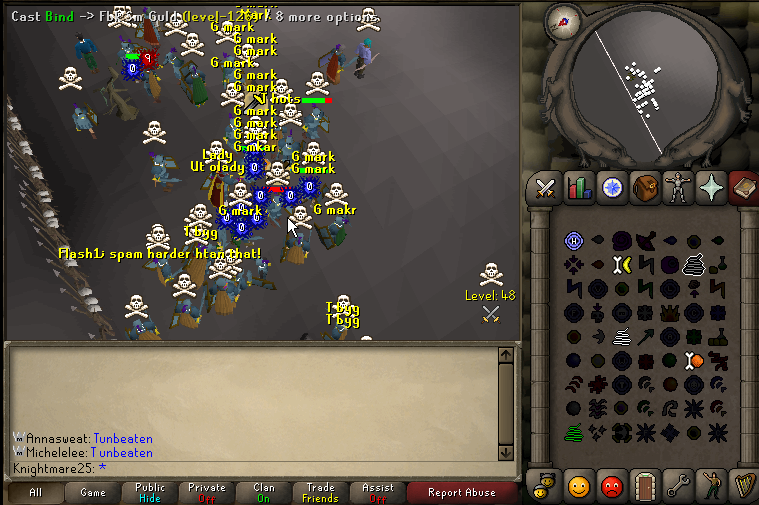This screenshot has width=759, height=505.
Task: Open the Friends List smiley tab
Action: (579, 487)
